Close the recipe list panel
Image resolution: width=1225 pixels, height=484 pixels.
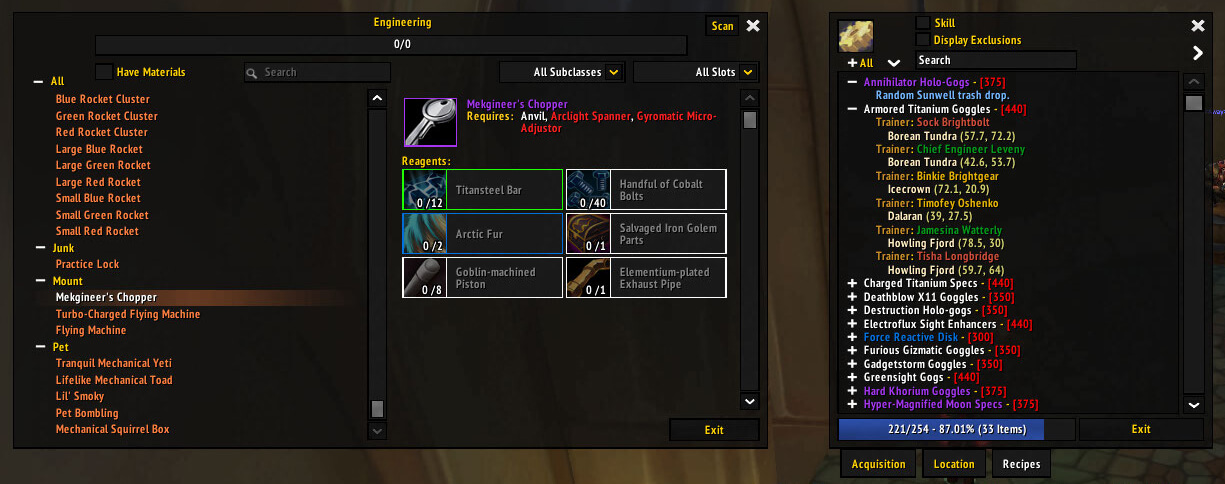[1198, 26]
